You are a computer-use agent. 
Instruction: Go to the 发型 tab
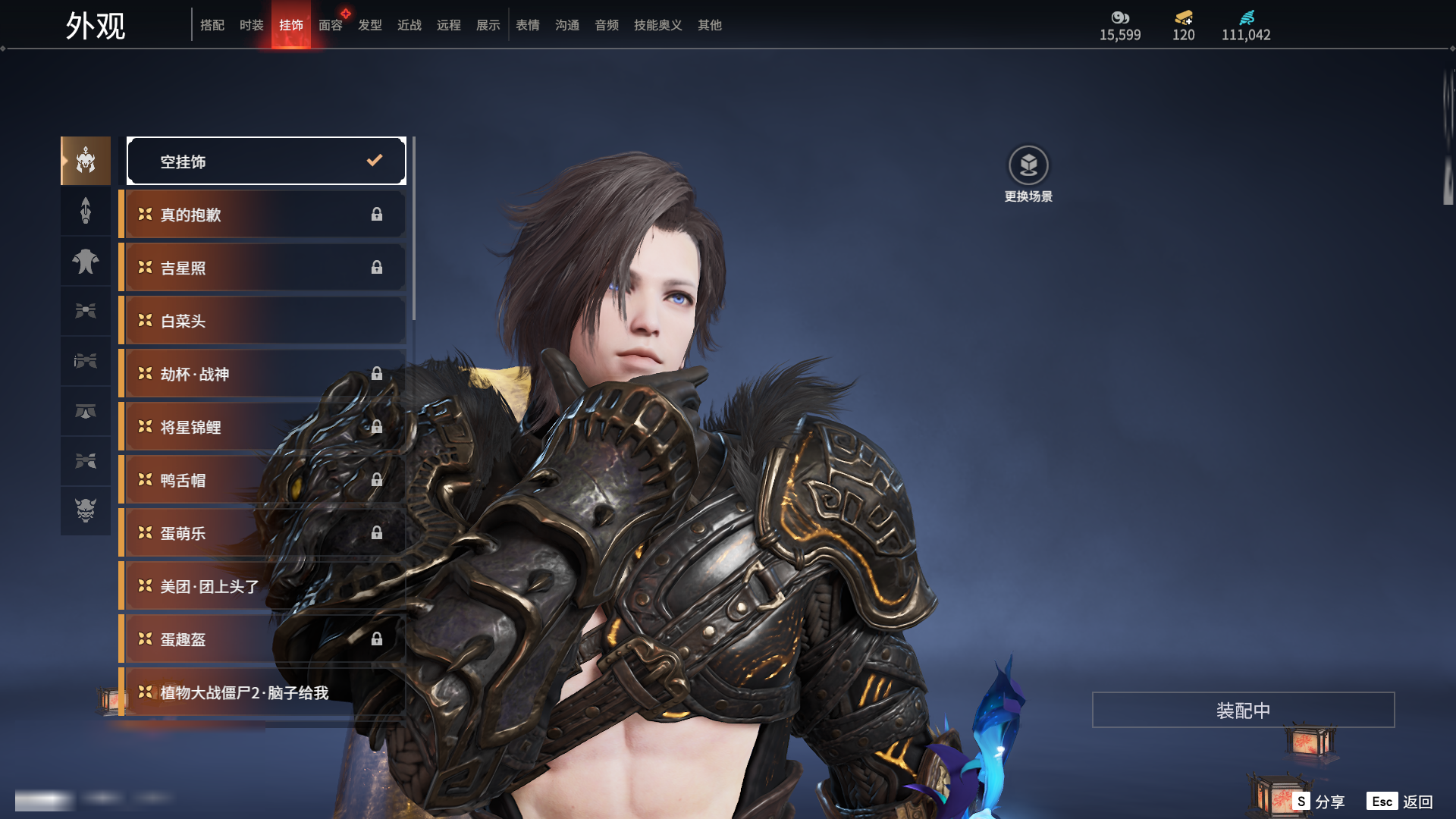(370, 25)
